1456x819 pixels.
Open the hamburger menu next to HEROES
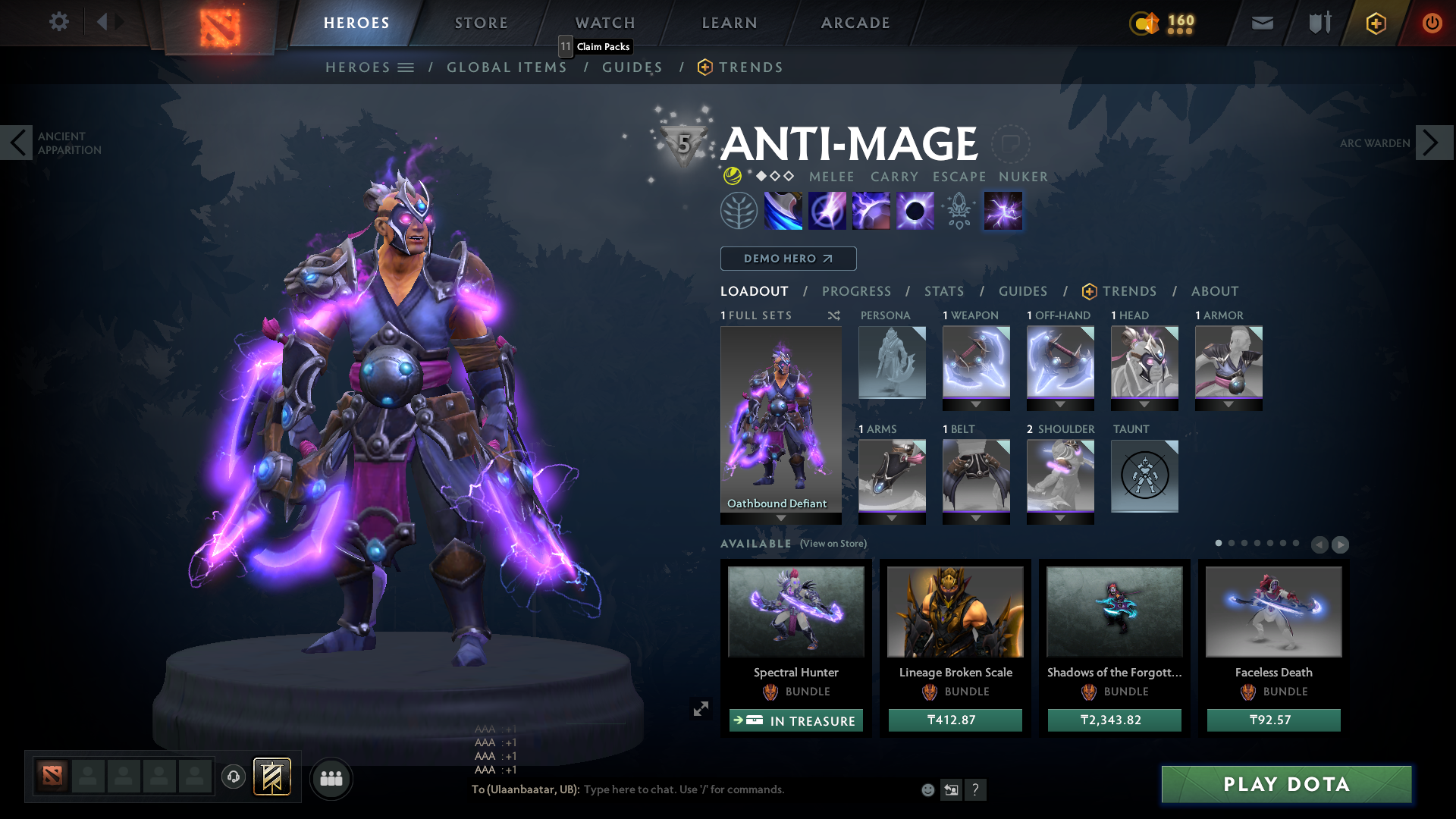click(406, 67)
